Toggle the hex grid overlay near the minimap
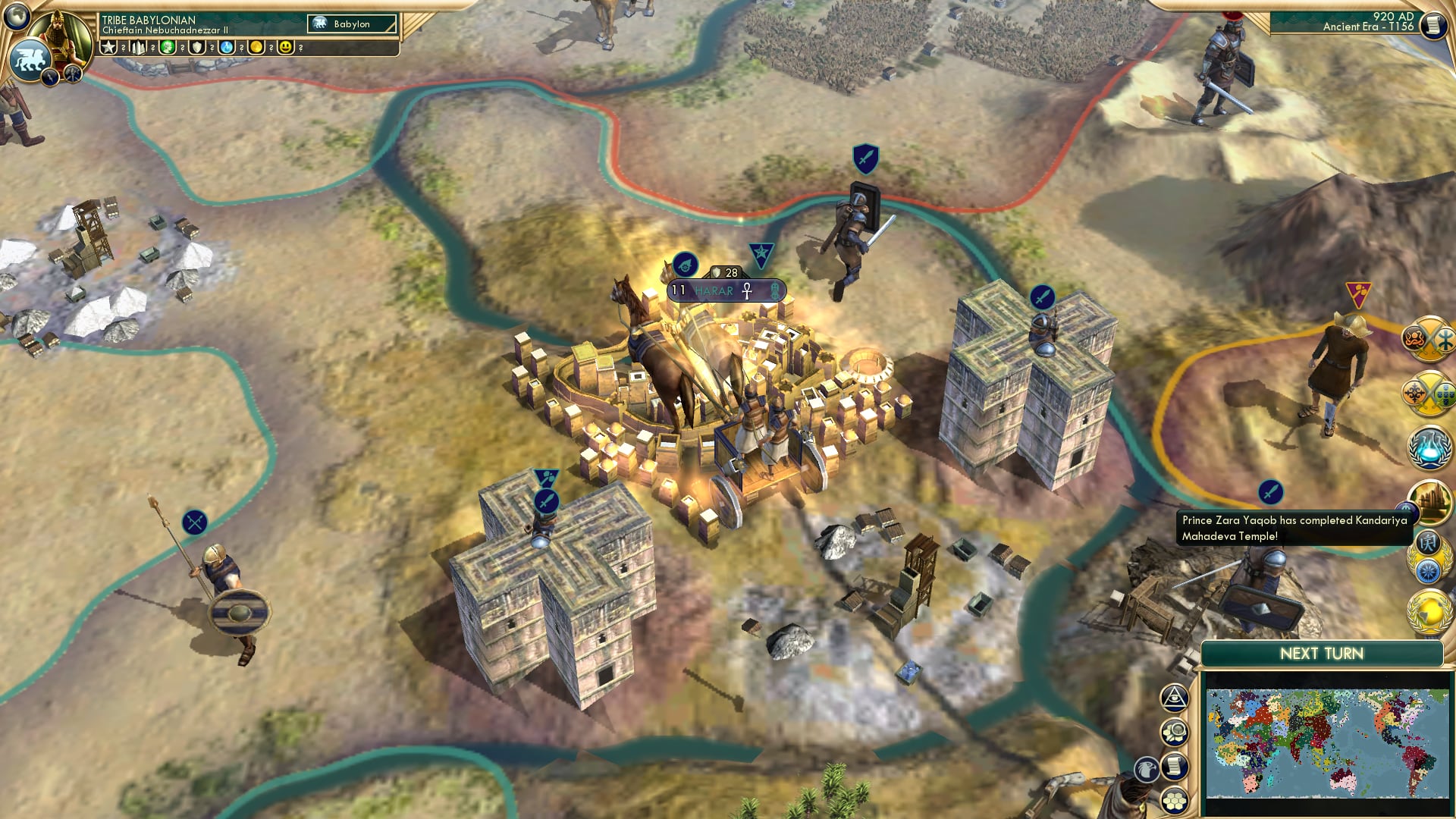Screen dimensions: 1456x819 pyautogui.click(x=1175, y=801)
